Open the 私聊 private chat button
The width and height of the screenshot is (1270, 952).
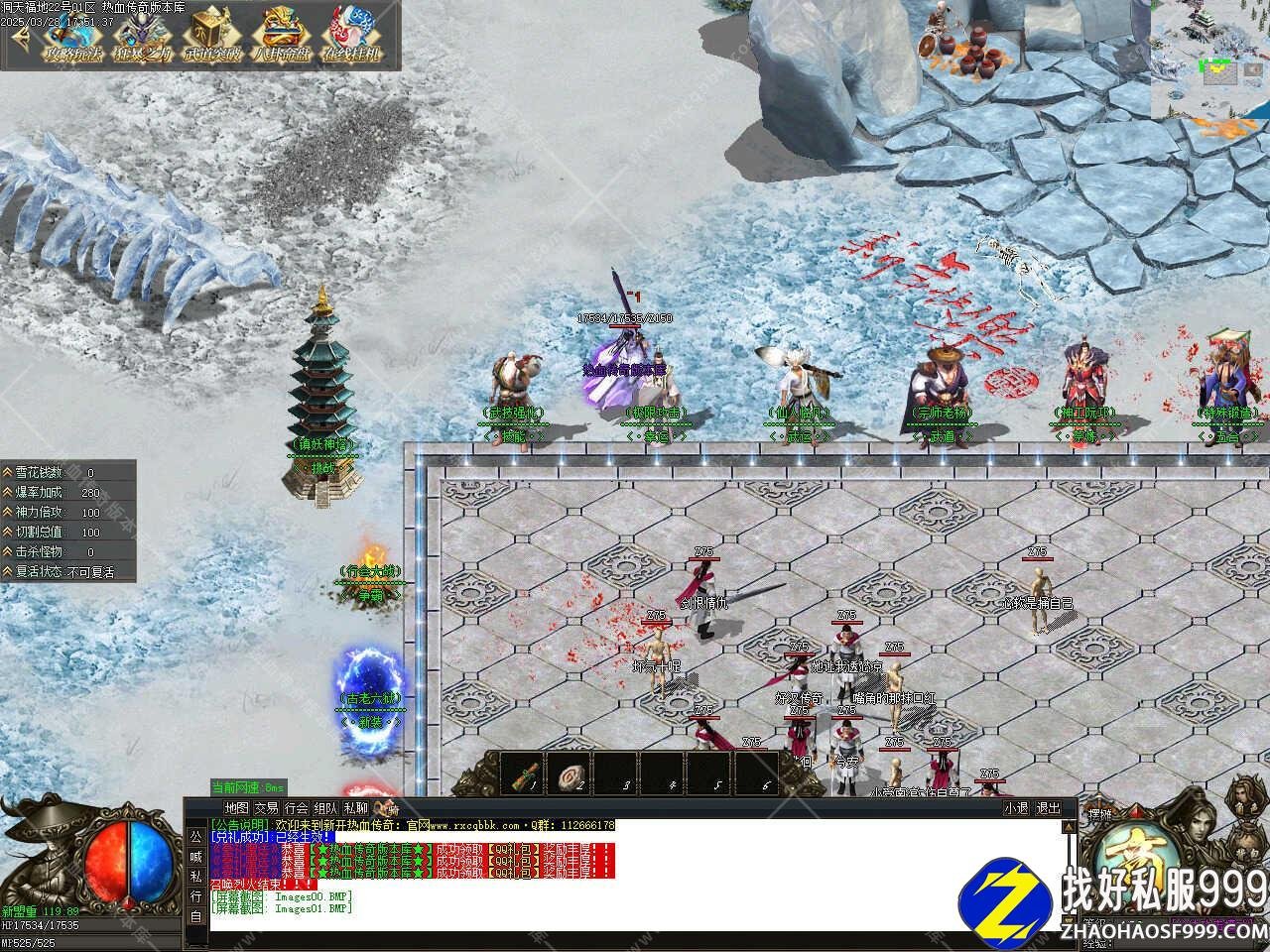355,808
